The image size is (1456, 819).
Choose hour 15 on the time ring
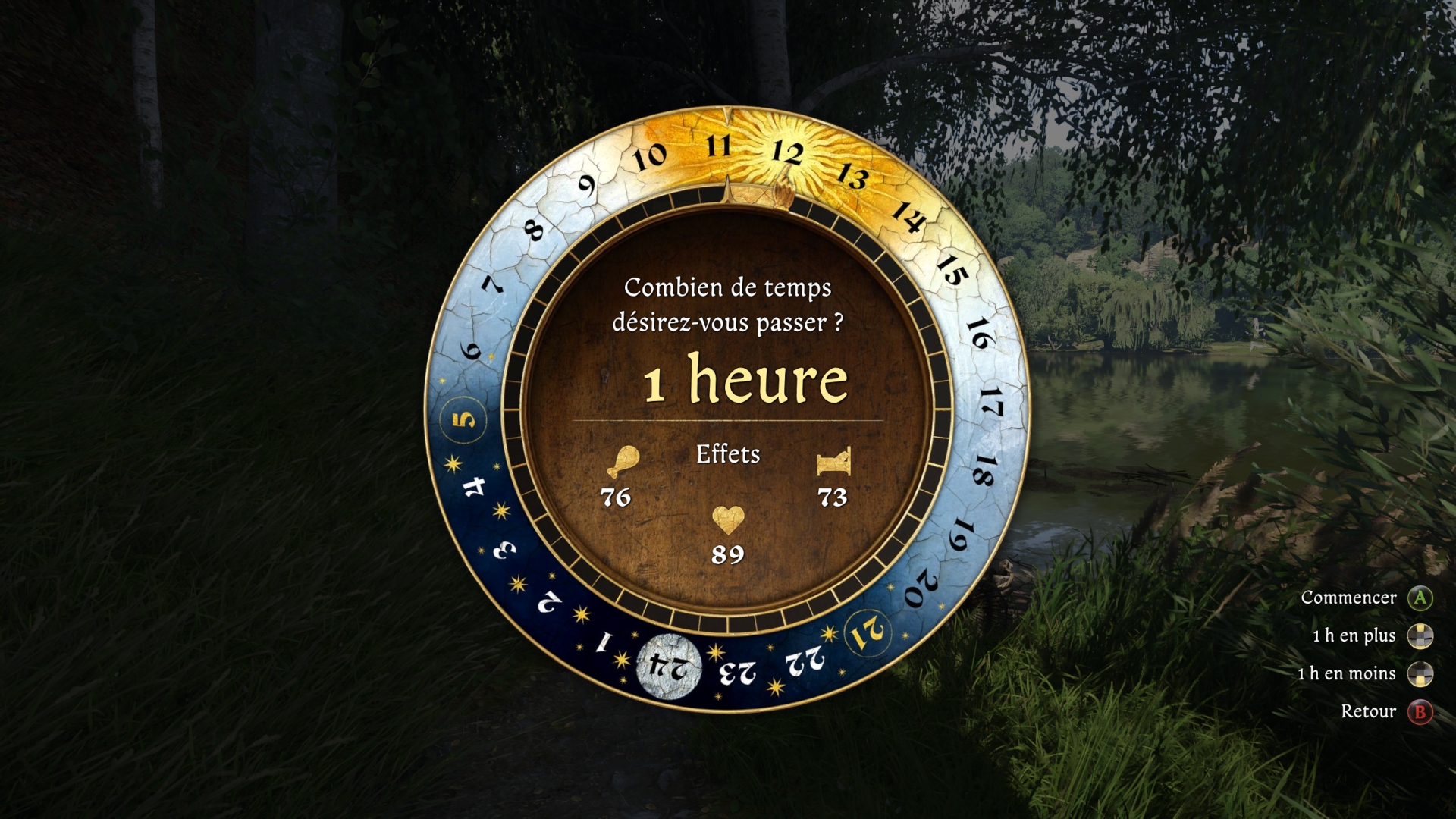click(952, 269)
